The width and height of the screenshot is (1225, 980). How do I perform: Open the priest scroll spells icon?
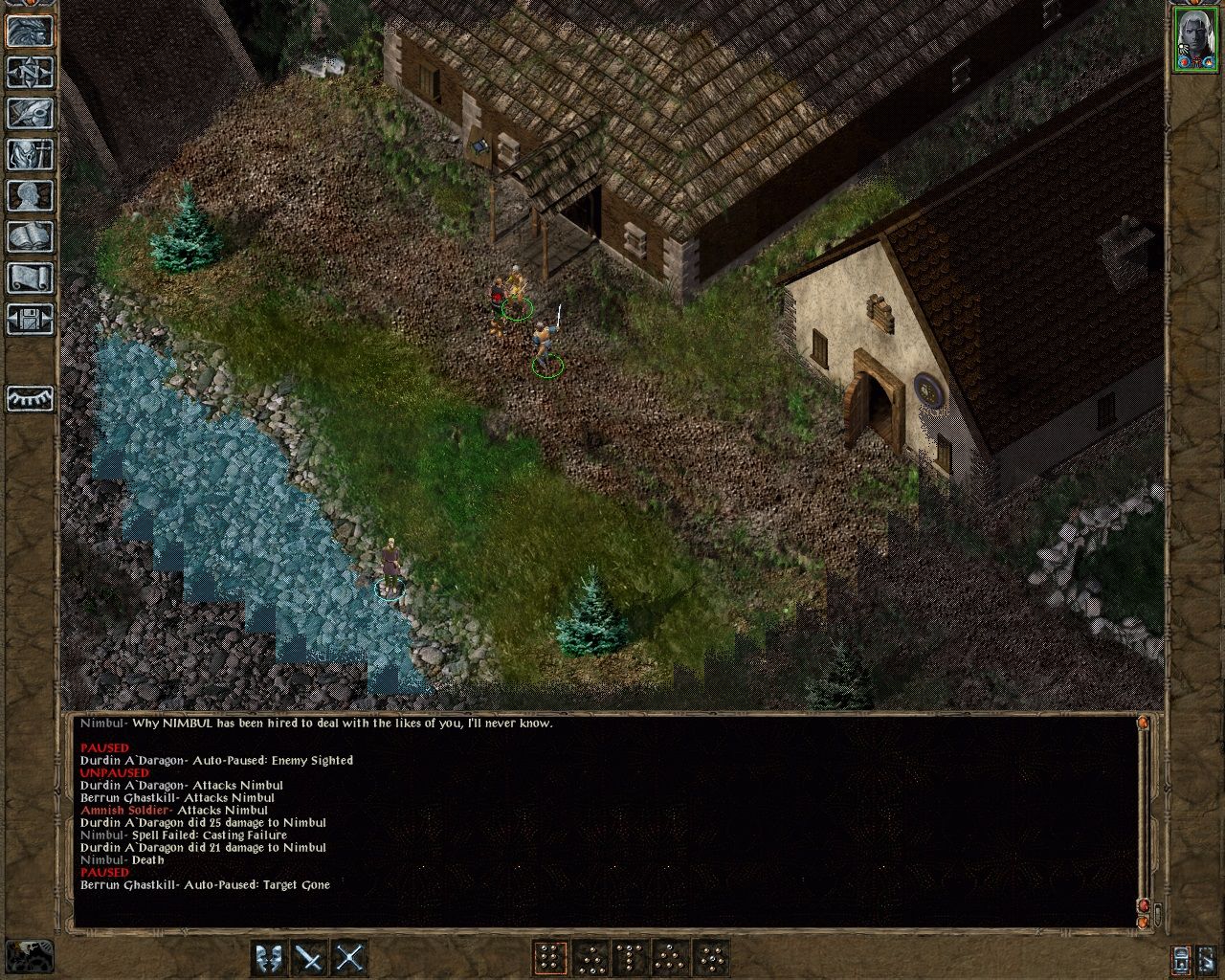pos(29,278)
